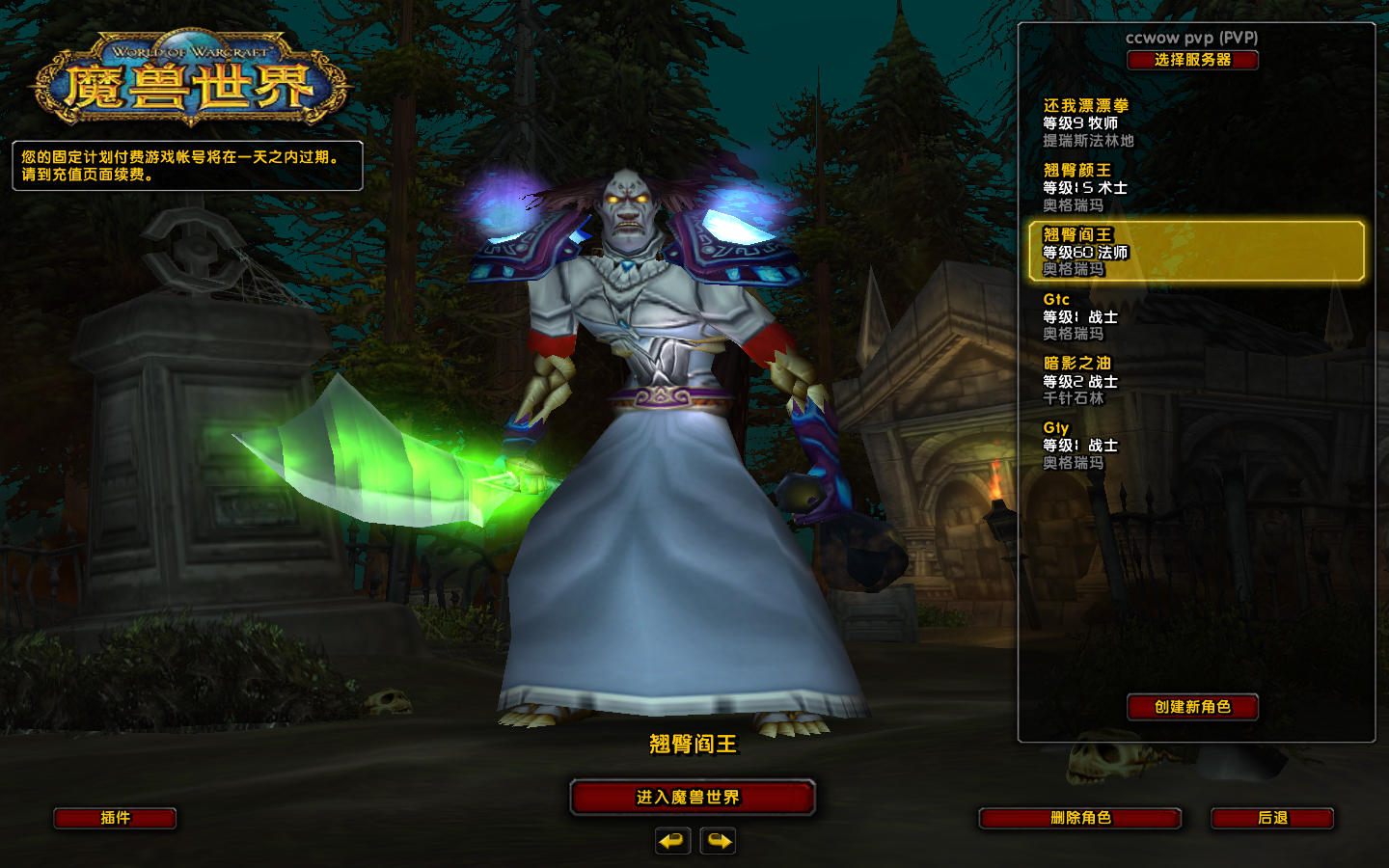Viewport: 1389px width, 868px height.
Task: Open 选择服务器 realm selection
Action: point(1193,60)
